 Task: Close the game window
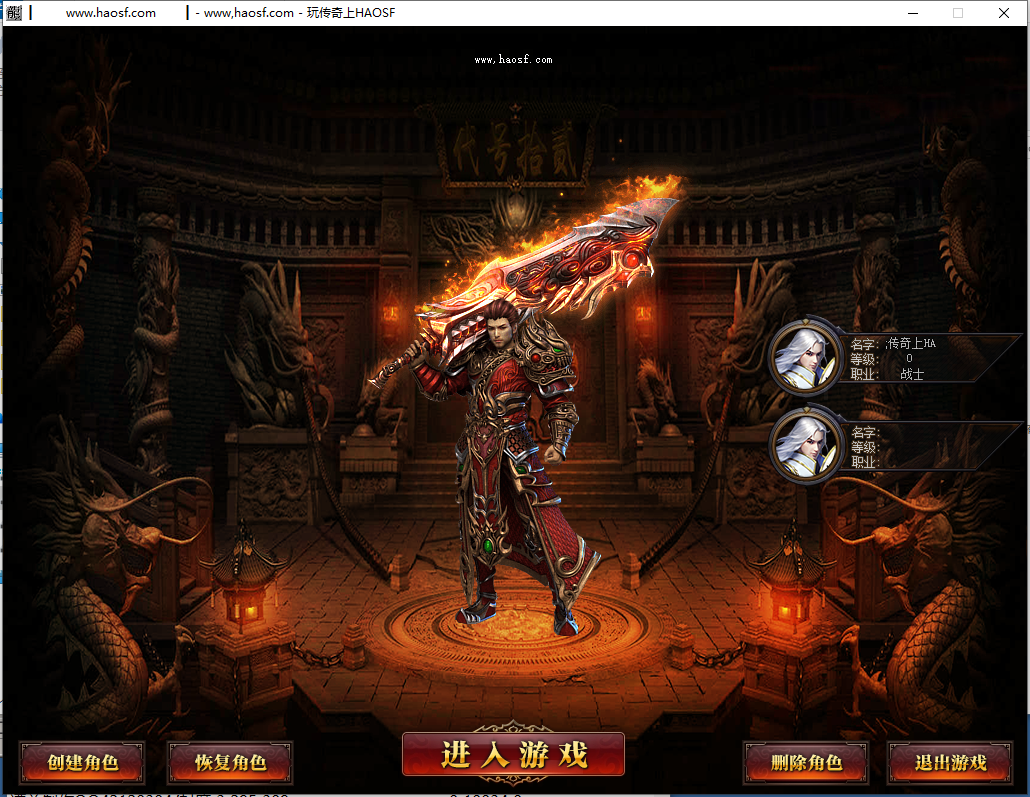pos(1004,13)
